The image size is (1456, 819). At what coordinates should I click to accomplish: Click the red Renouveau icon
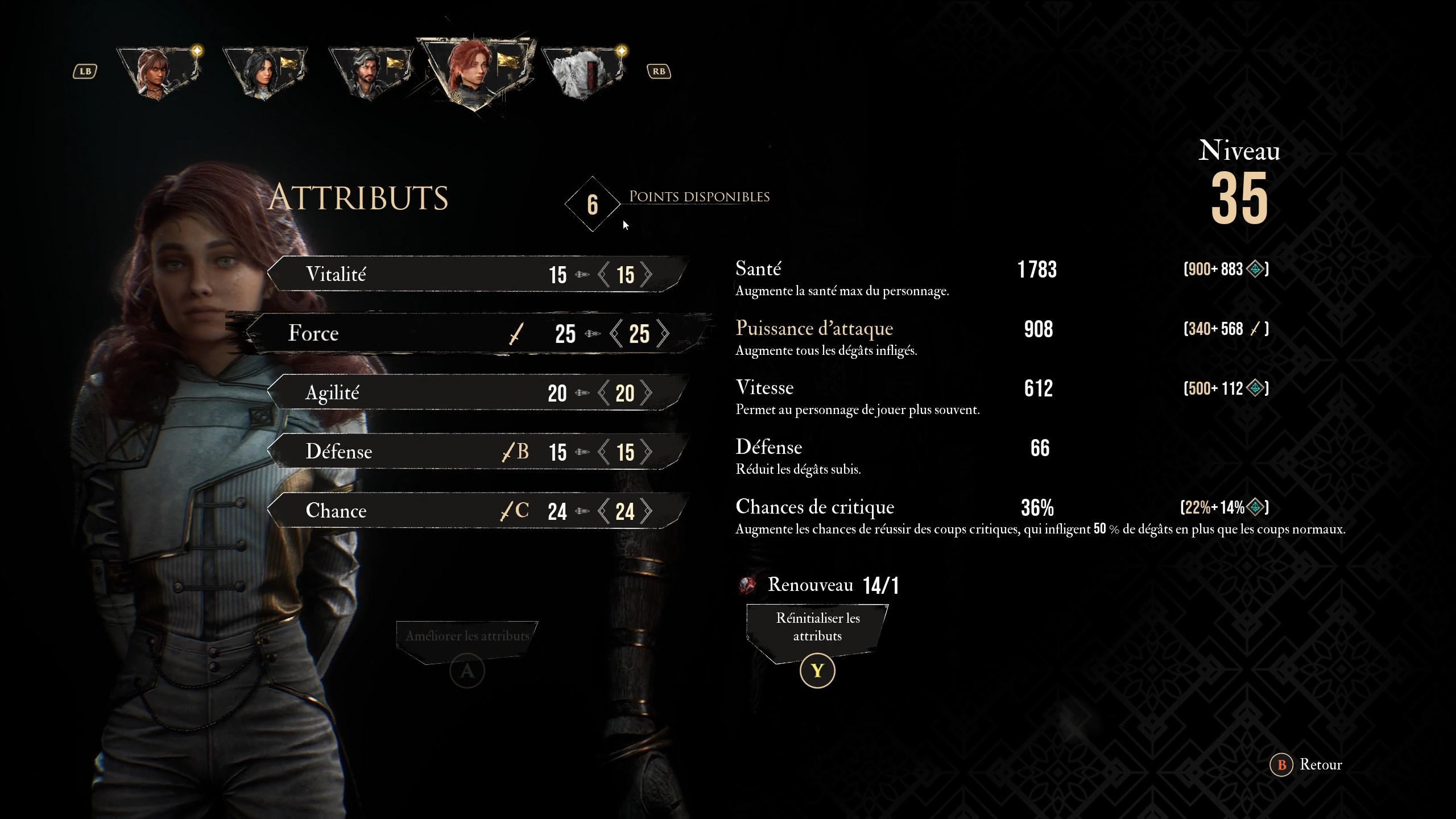[x=748, y=584]
